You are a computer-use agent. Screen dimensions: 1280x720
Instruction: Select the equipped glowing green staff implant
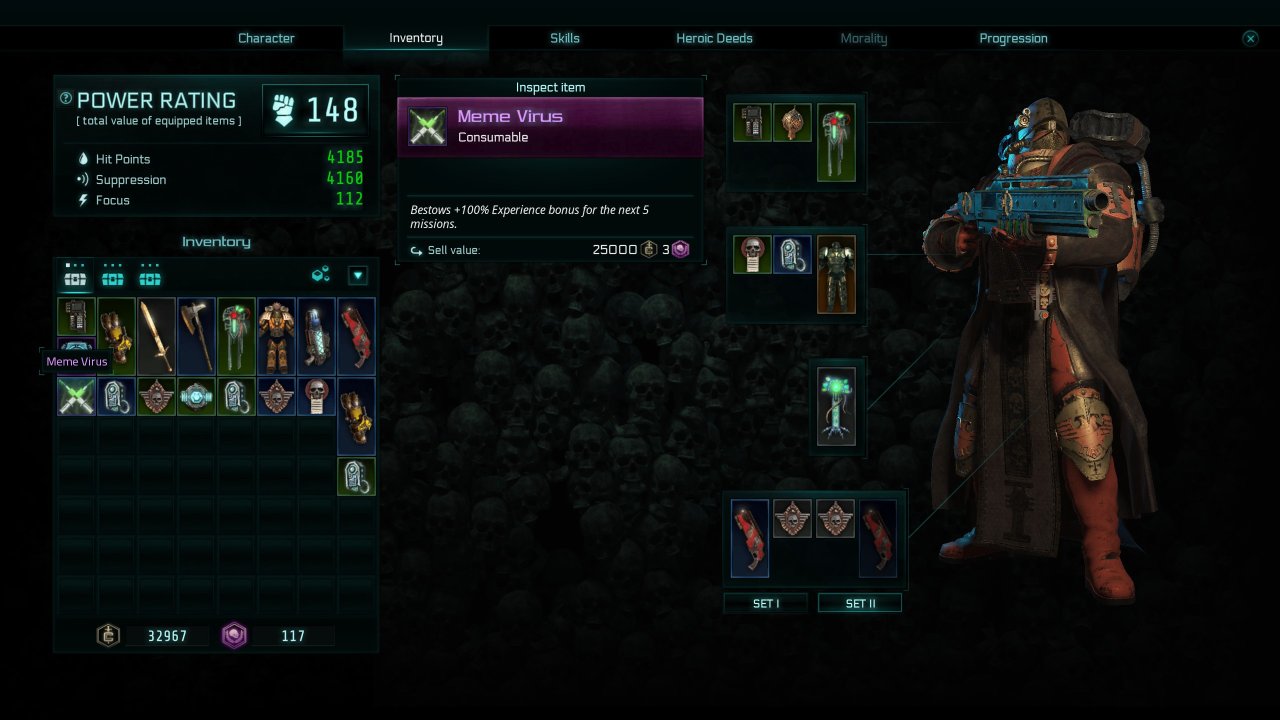tap(836, 406)
